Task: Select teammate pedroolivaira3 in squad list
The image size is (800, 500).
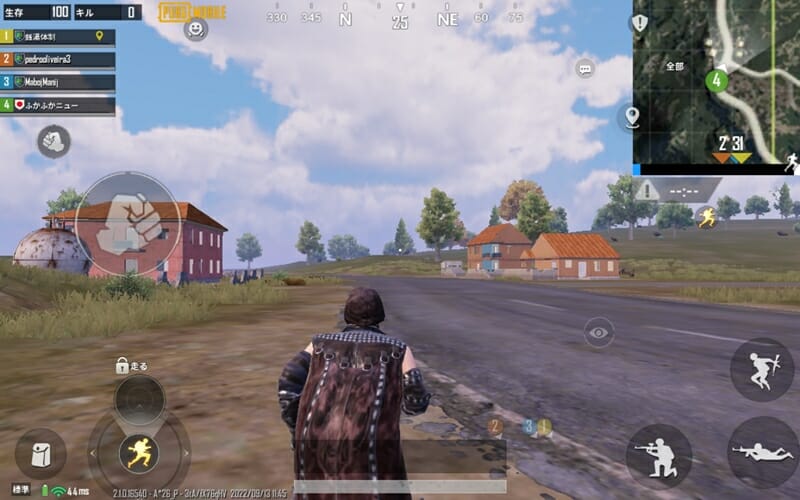Action: pyautogui.click(x=58, y=59)
